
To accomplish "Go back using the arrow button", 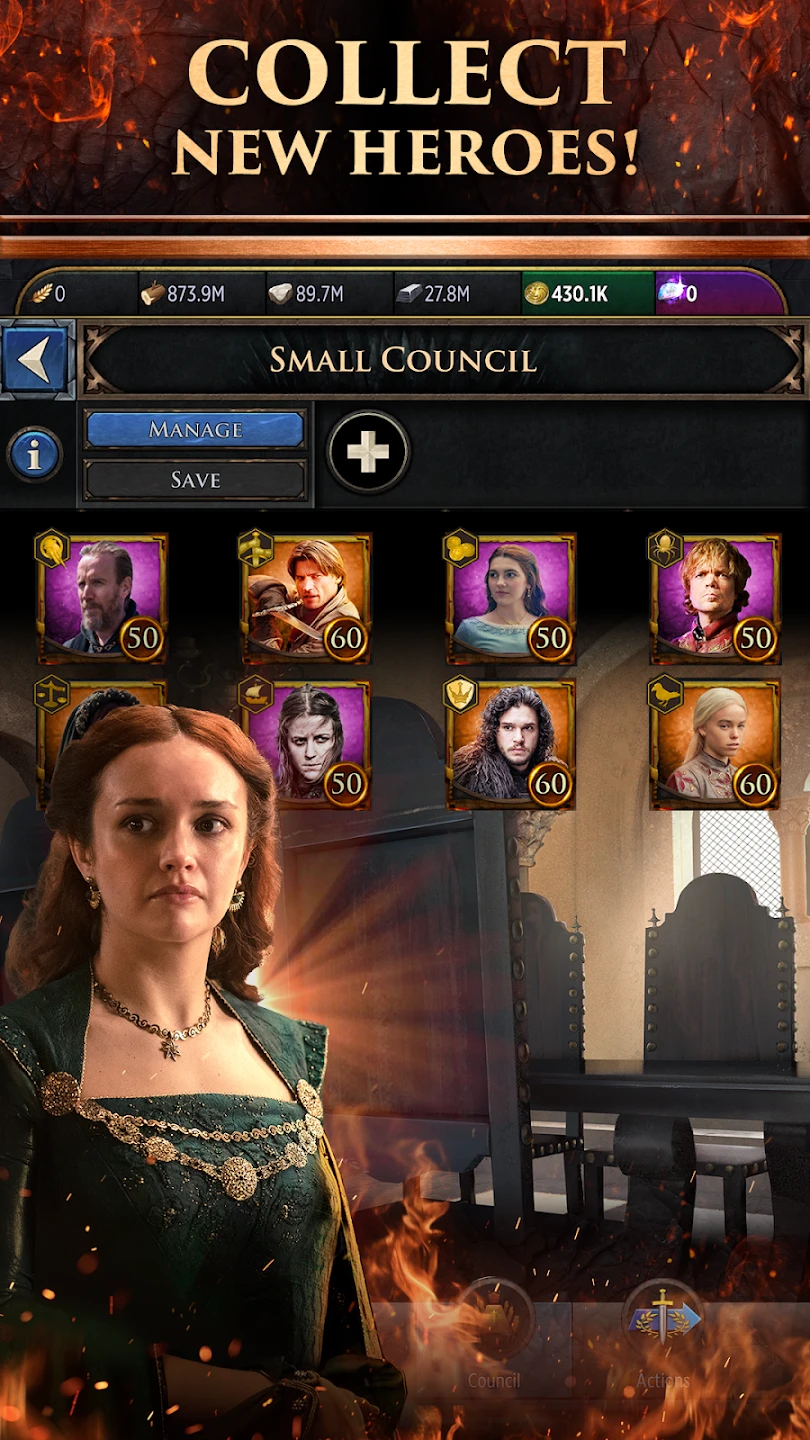I will pos(36,360).
